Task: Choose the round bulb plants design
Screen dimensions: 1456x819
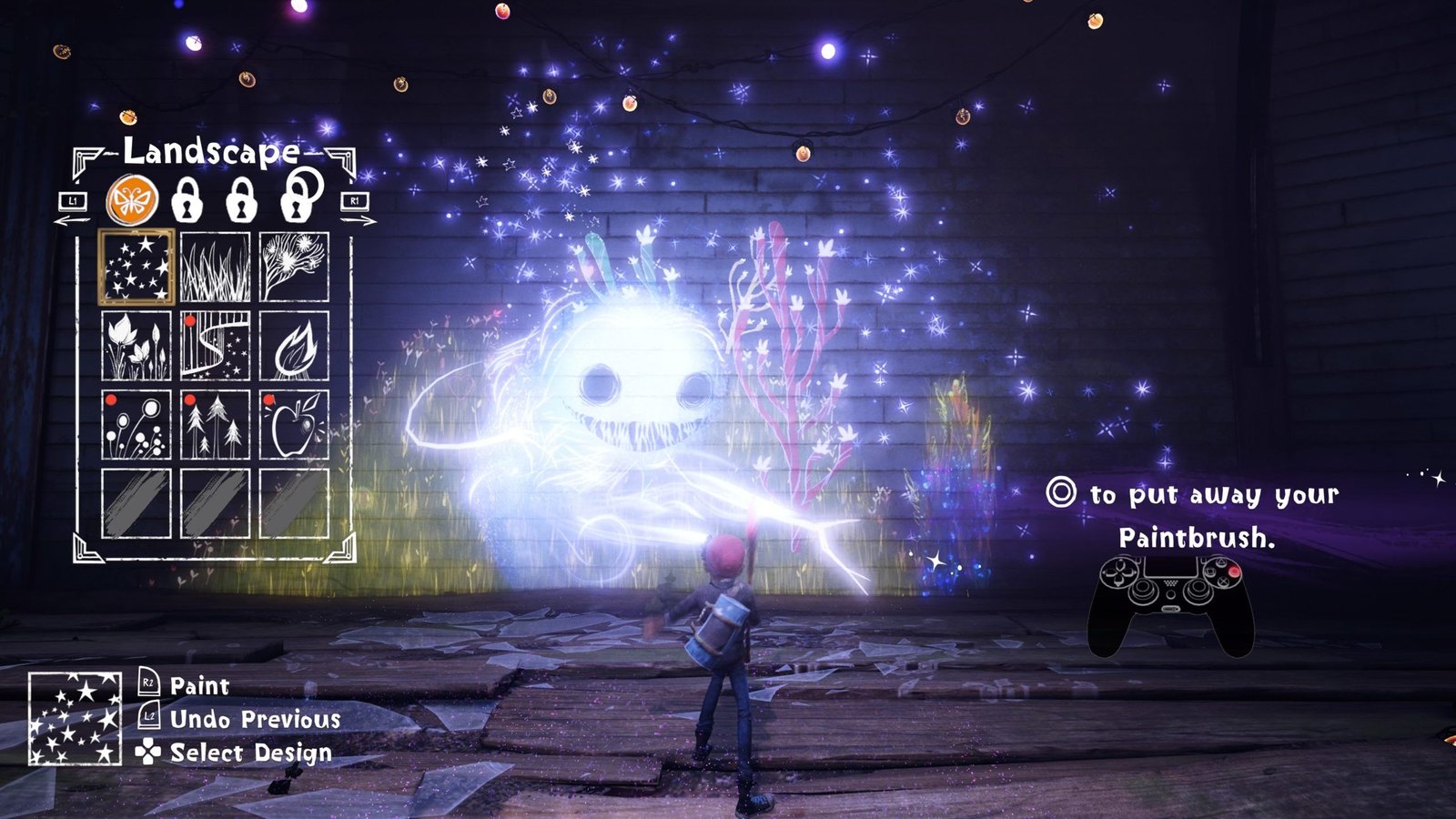Action: tap(136, 425)
